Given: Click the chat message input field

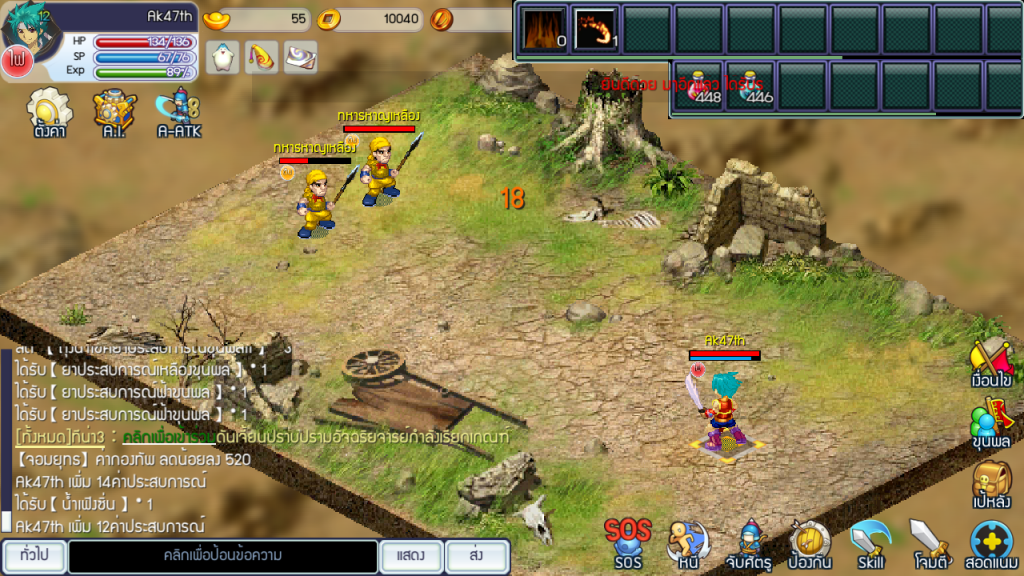Looking at the screenshot, I should point(223,556).
